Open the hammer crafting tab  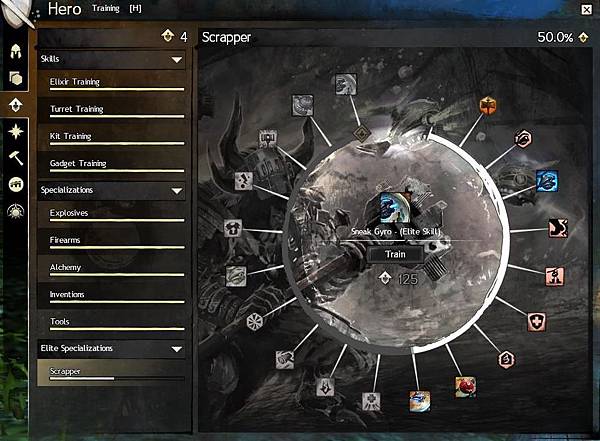click(x=17, y=157)
